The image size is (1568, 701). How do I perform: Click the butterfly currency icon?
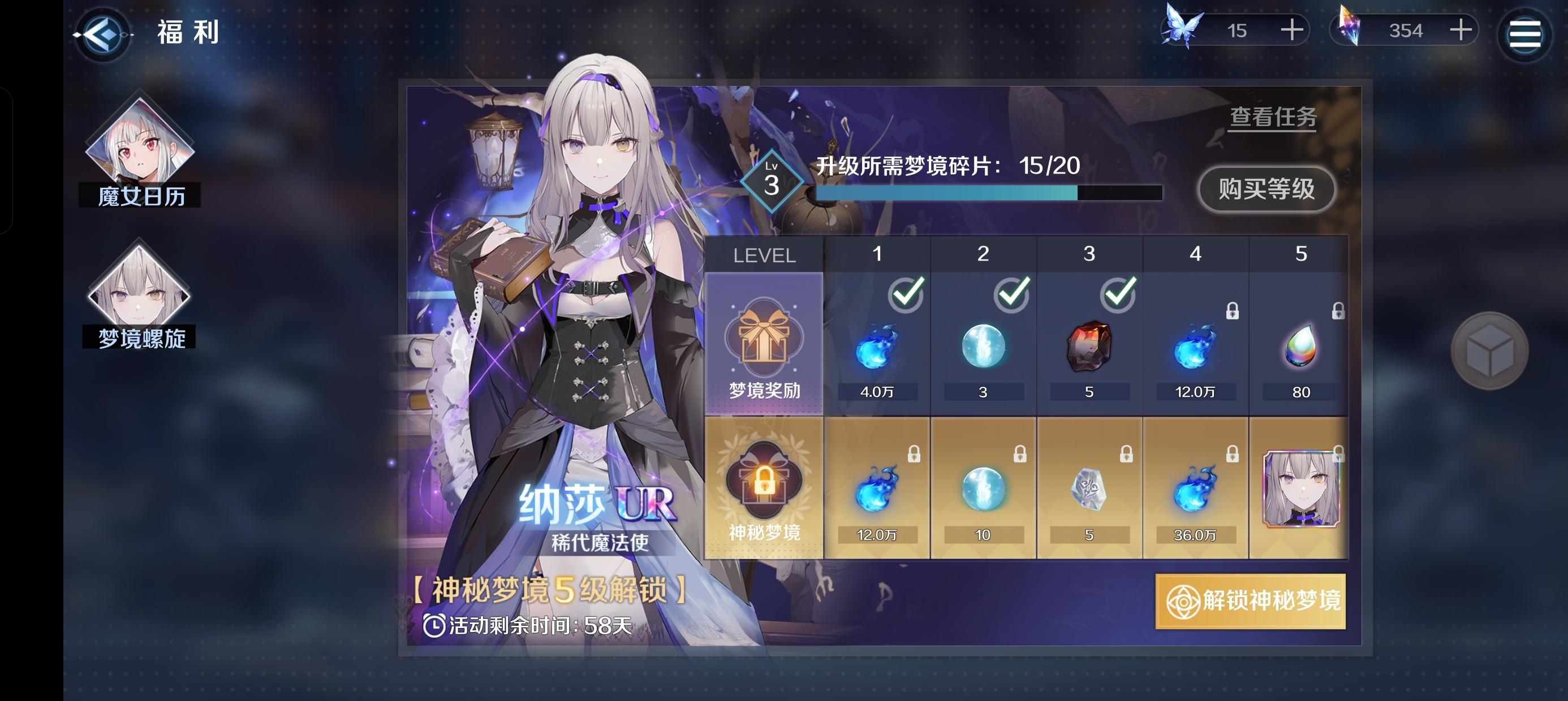click(1183, 29)
